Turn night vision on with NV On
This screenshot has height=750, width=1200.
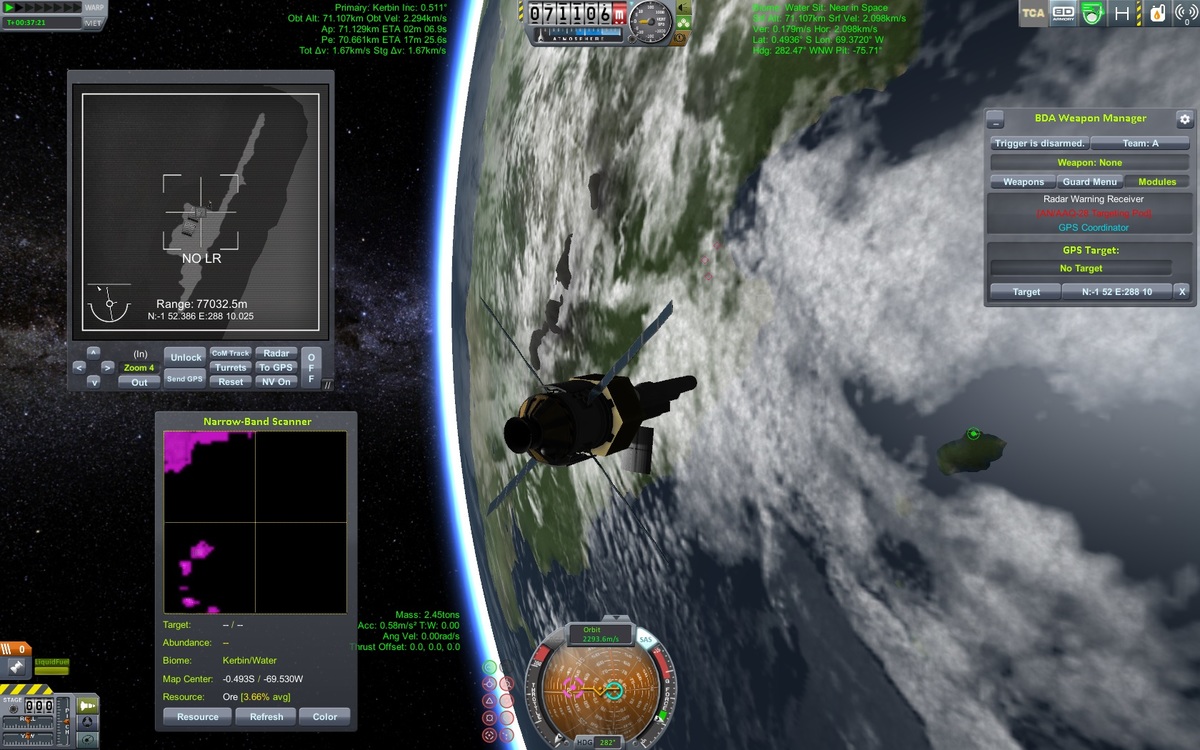(x=276, y=382)
